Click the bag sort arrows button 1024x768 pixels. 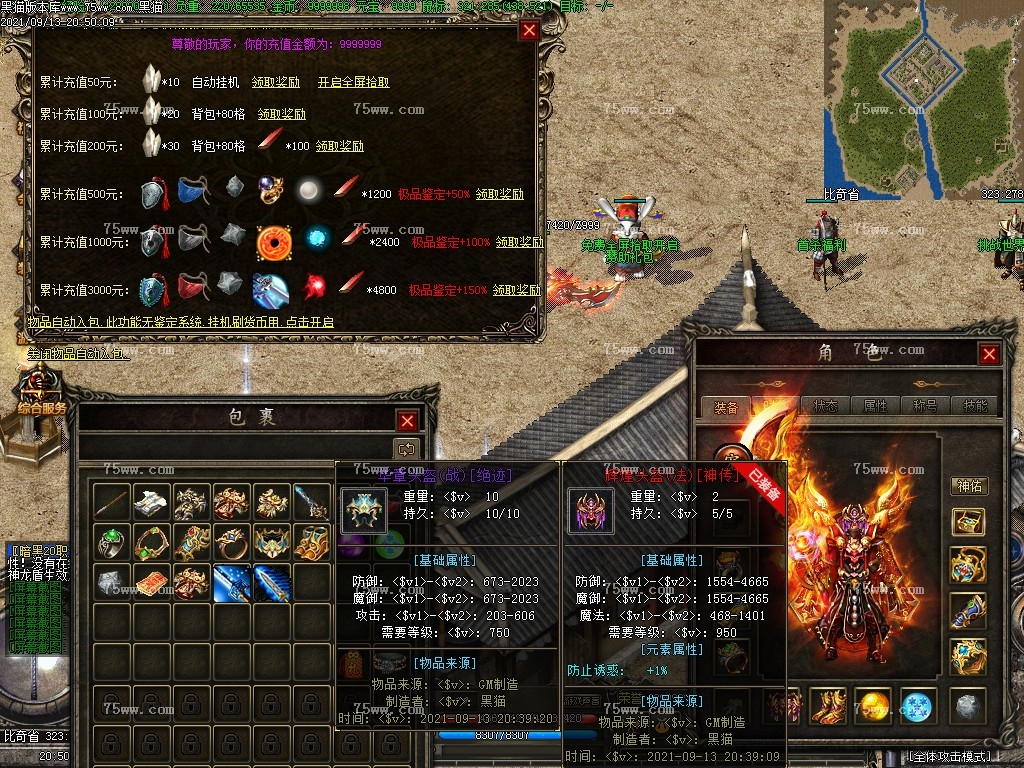tap(405, 449)
